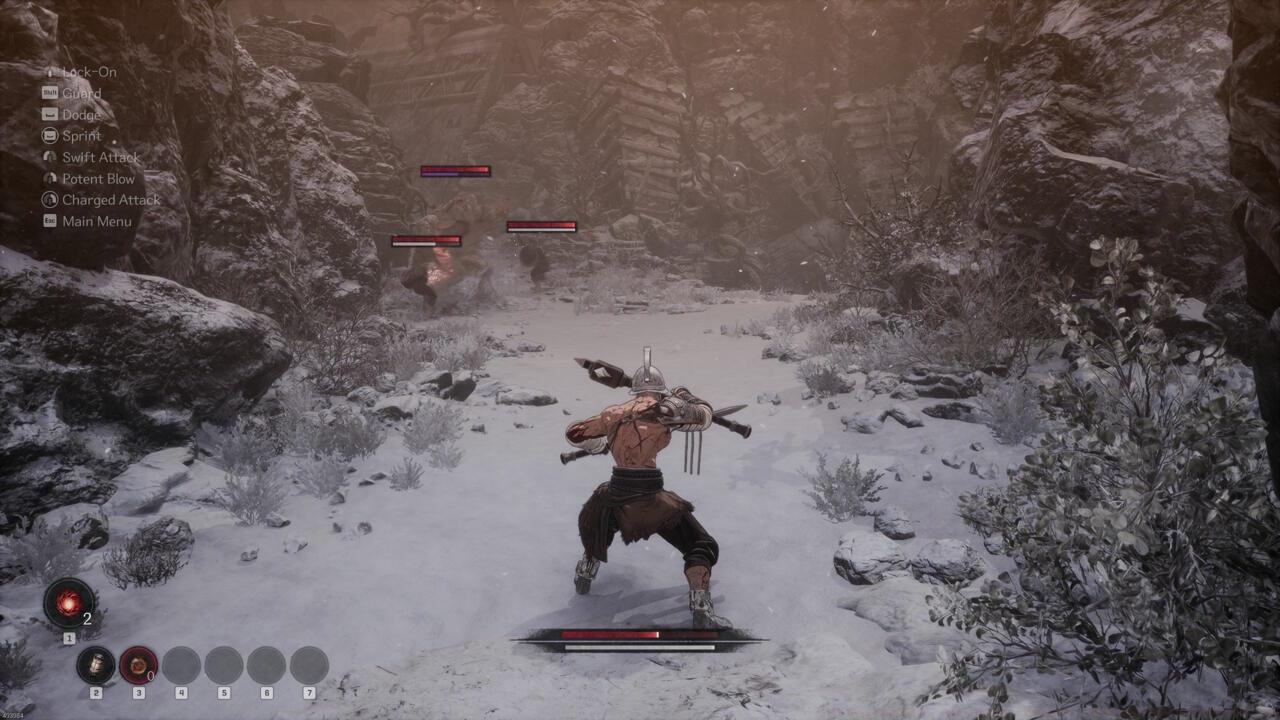This screenshot has height=720, width=1280.
Task: Click the boss health bar at bottom center
Action: click(x=640, y=634)
